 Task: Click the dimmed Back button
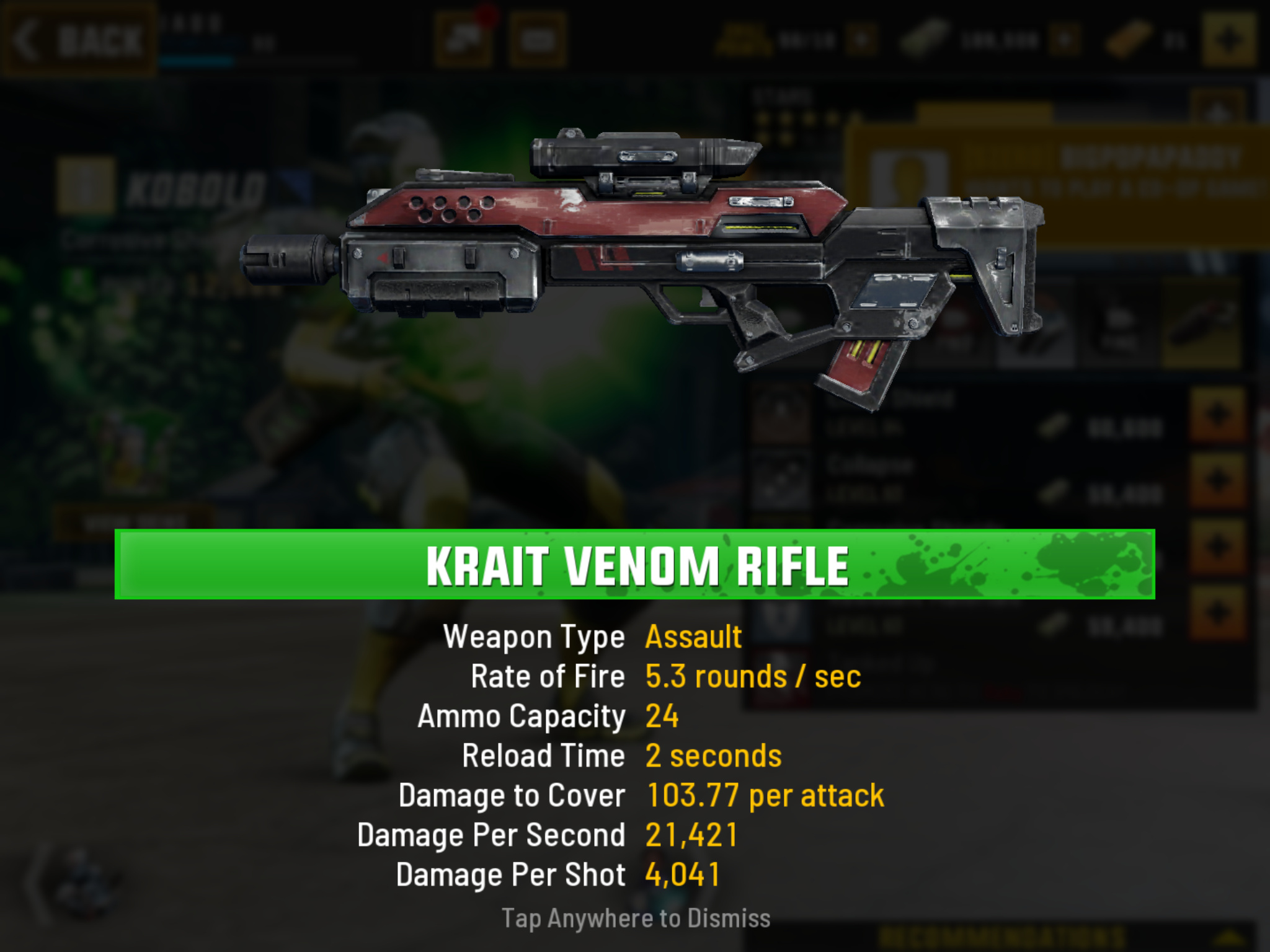(79, 41)
